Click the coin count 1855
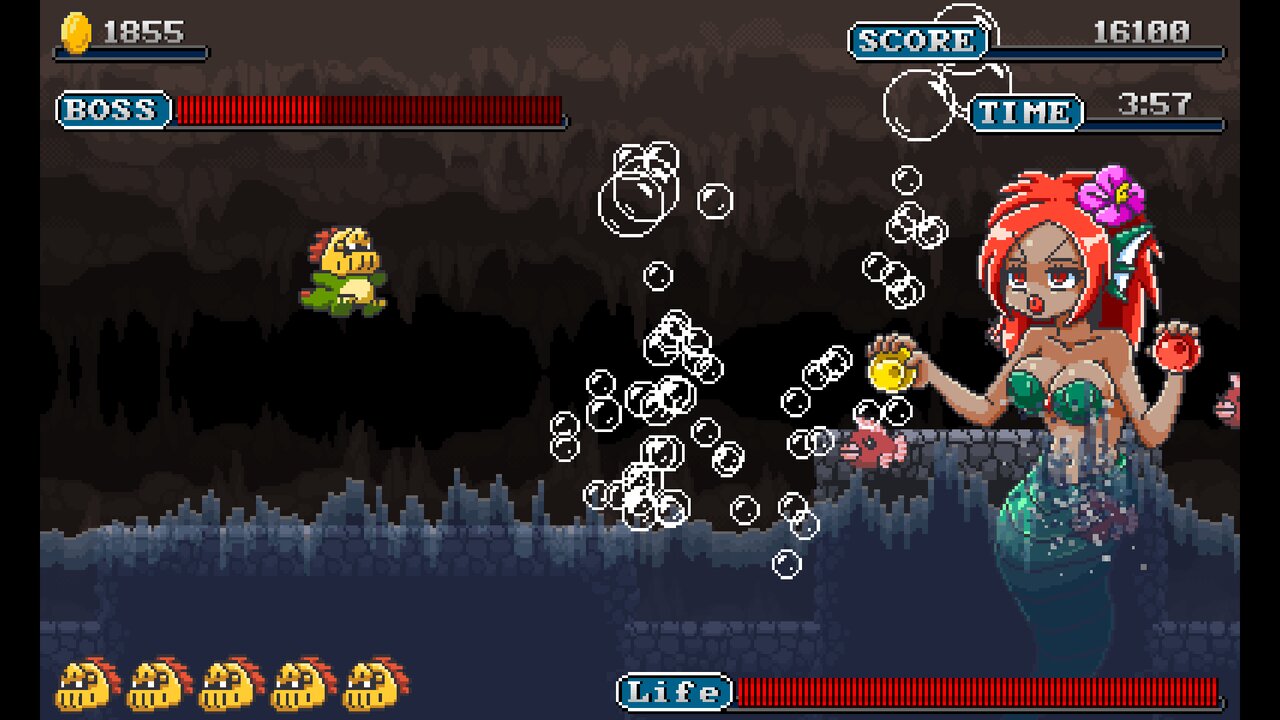 145,30
